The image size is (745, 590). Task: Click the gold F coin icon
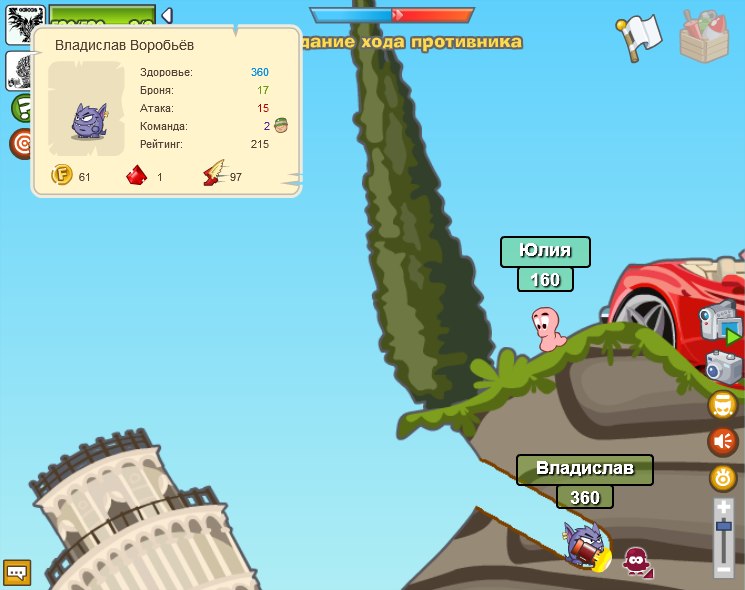click(x=62, y=176)
